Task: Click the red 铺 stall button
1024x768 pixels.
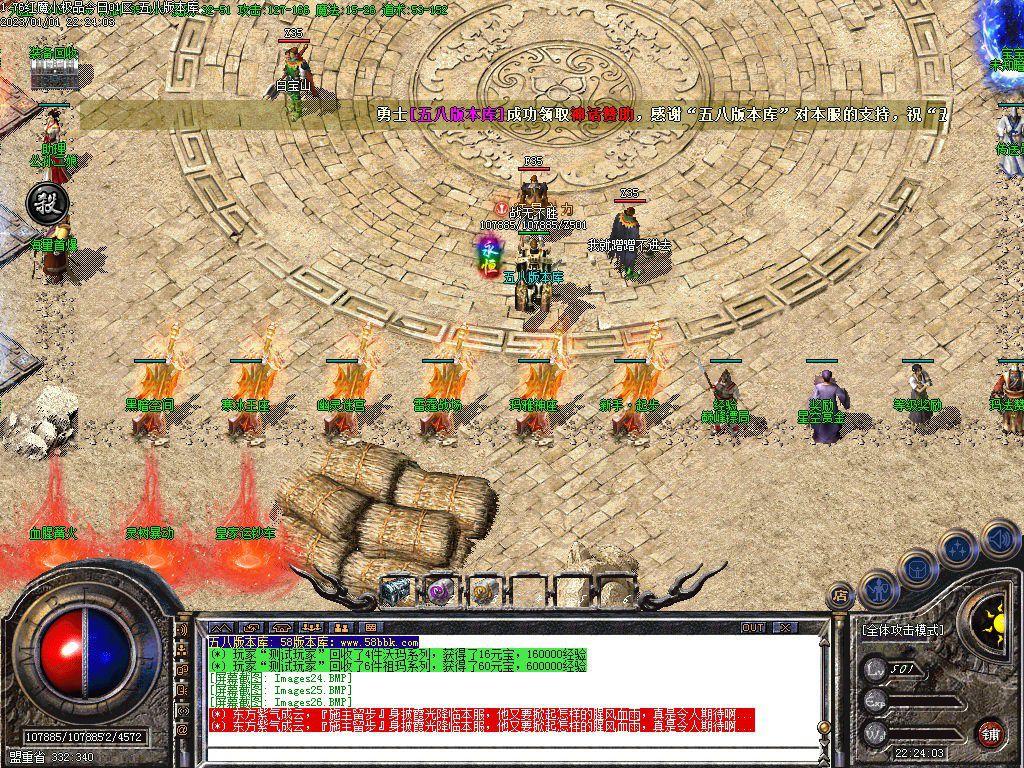Action: (x=990, y=733)
